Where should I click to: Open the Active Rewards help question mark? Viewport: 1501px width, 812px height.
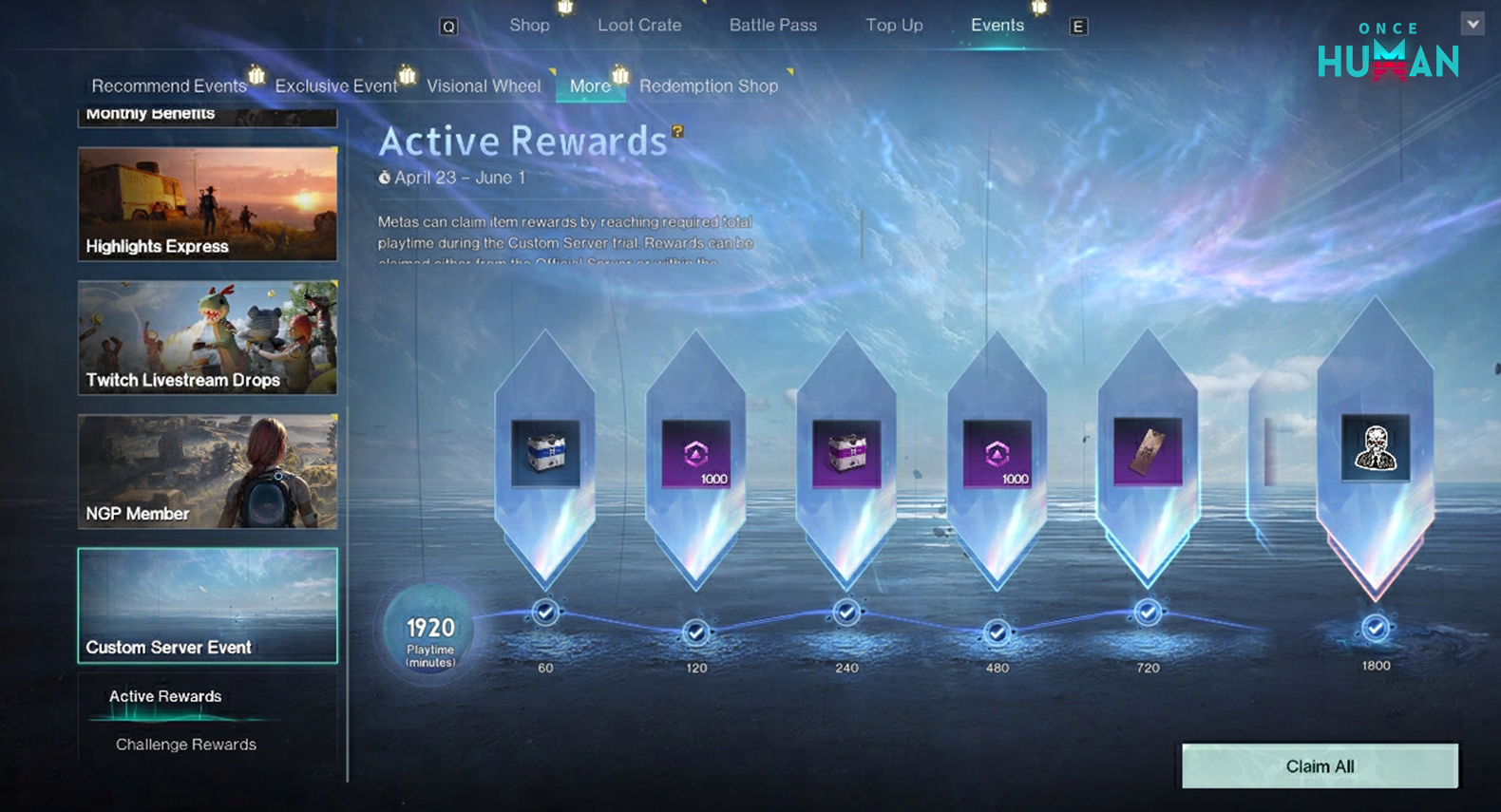pos(677,132)
